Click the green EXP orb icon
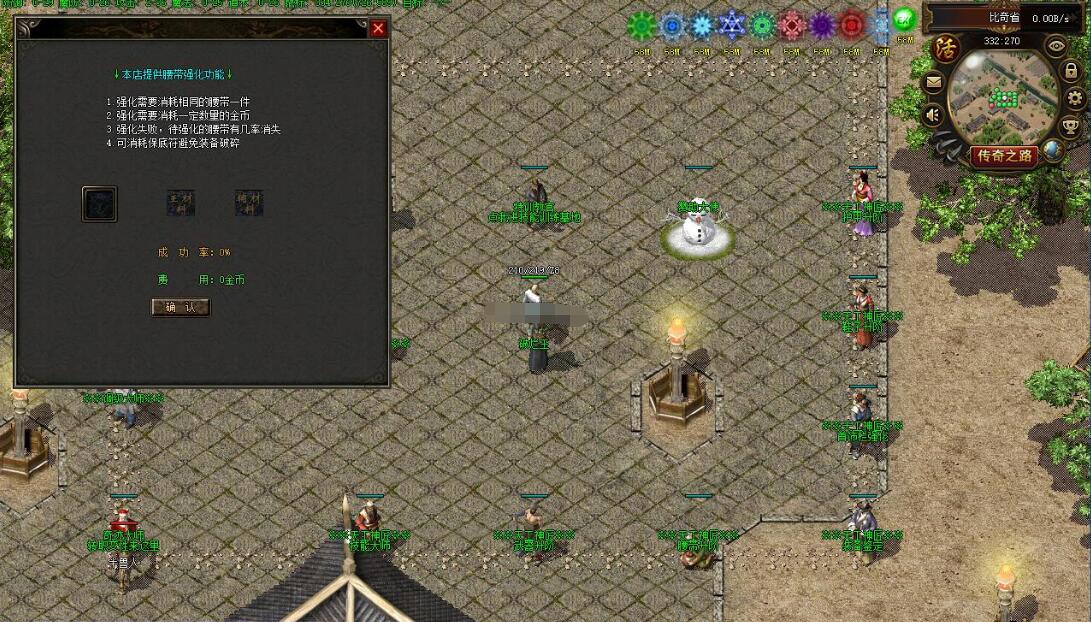Screen dimensions: 1091x622 904,20
